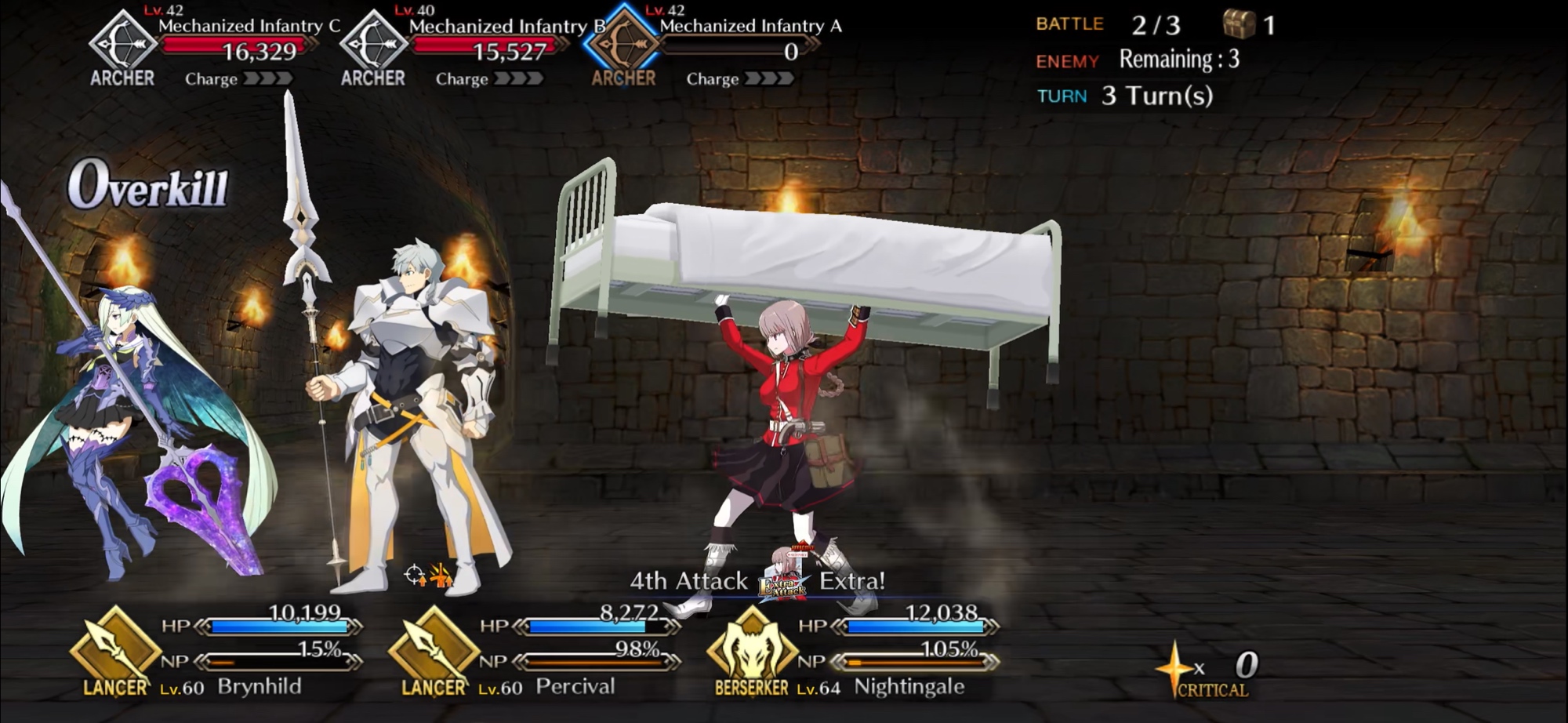Target Mechanized Infantry C enemy plate
The image size is (1568, 723).
click(x=212, y=47)
